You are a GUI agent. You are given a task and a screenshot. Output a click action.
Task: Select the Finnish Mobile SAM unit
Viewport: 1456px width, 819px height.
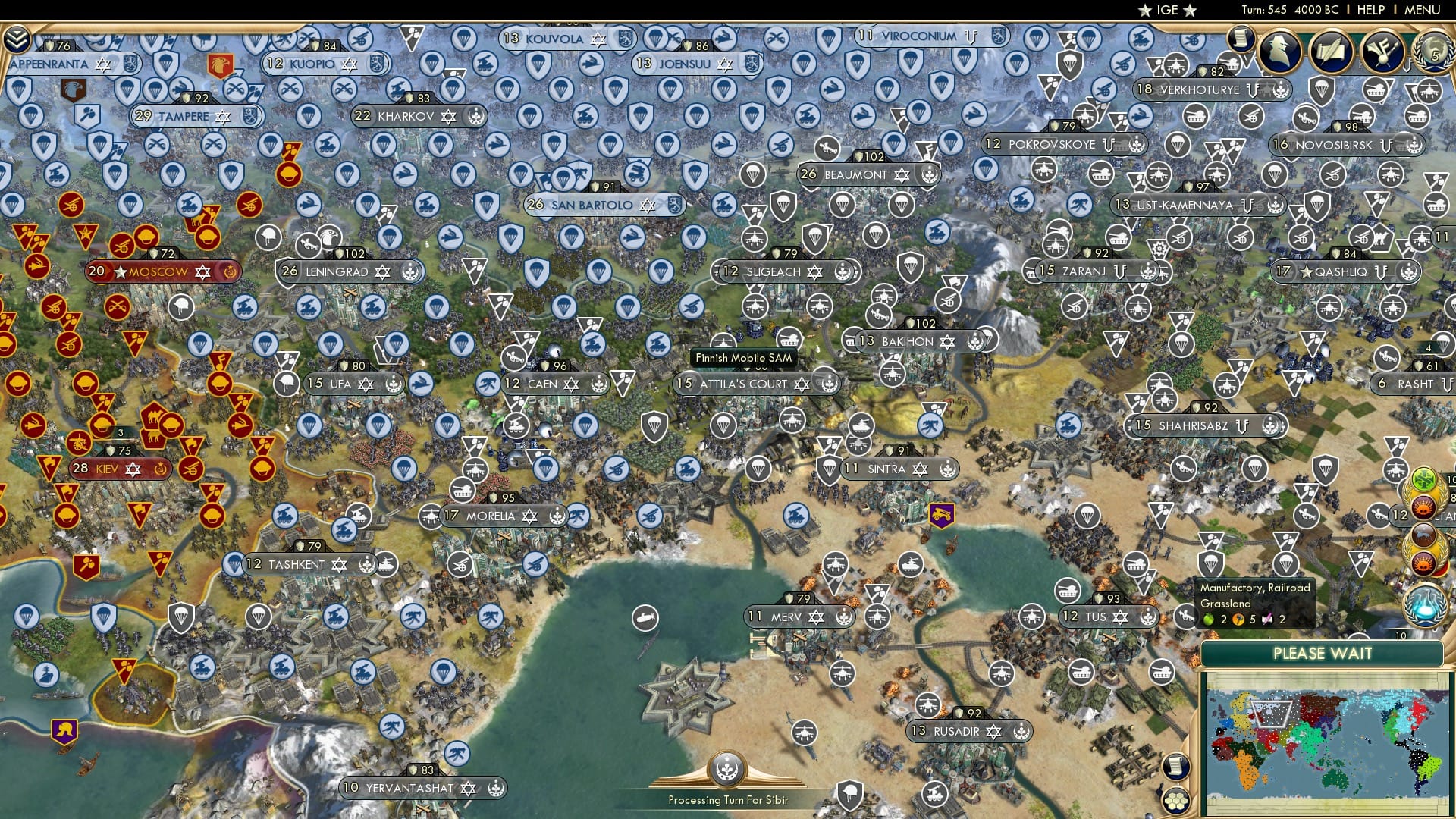[743, 356]
